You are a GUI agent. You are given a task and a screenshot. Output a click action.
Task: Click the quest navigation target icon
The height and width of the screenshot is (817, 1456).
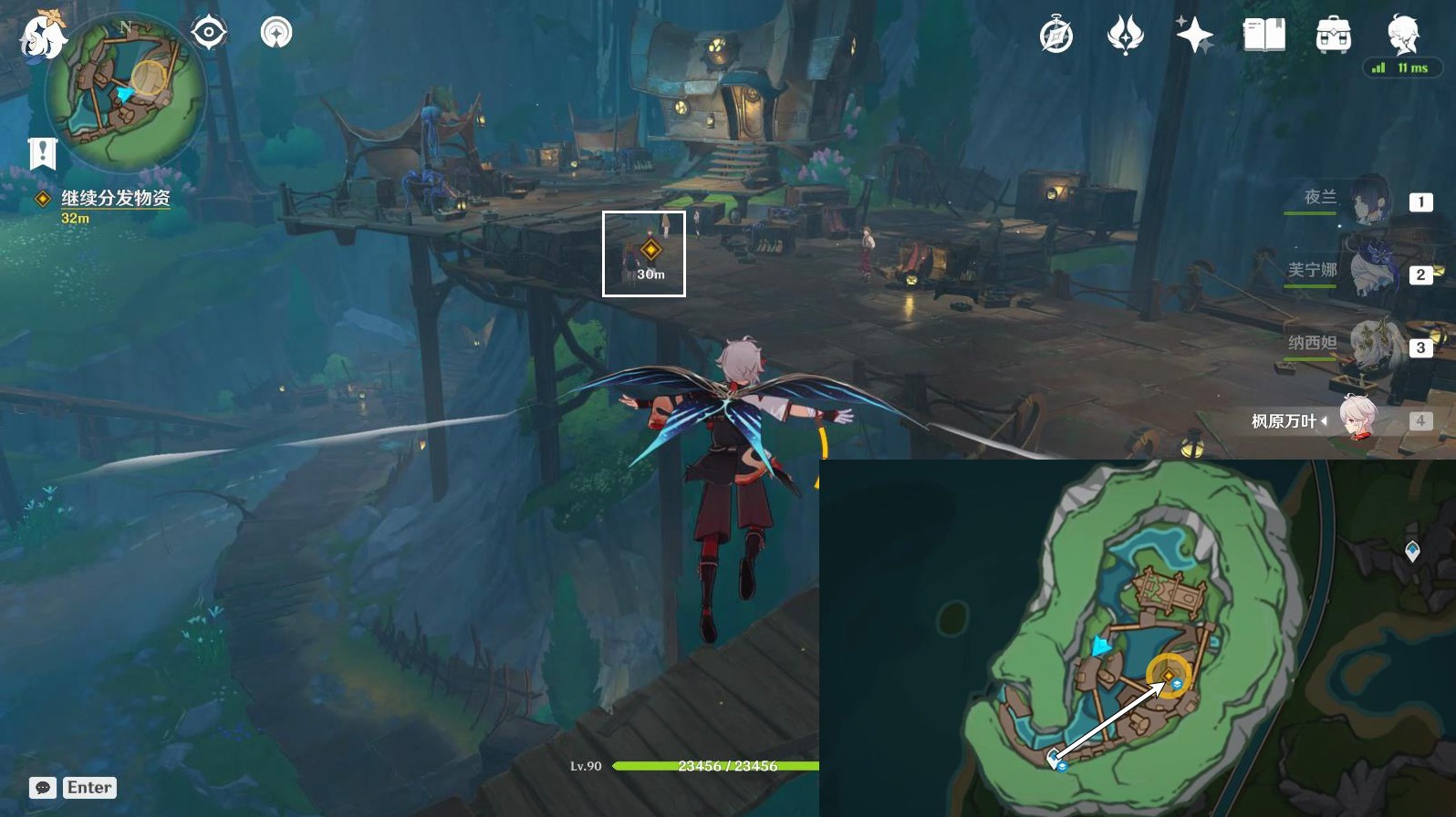click(208, 34)
